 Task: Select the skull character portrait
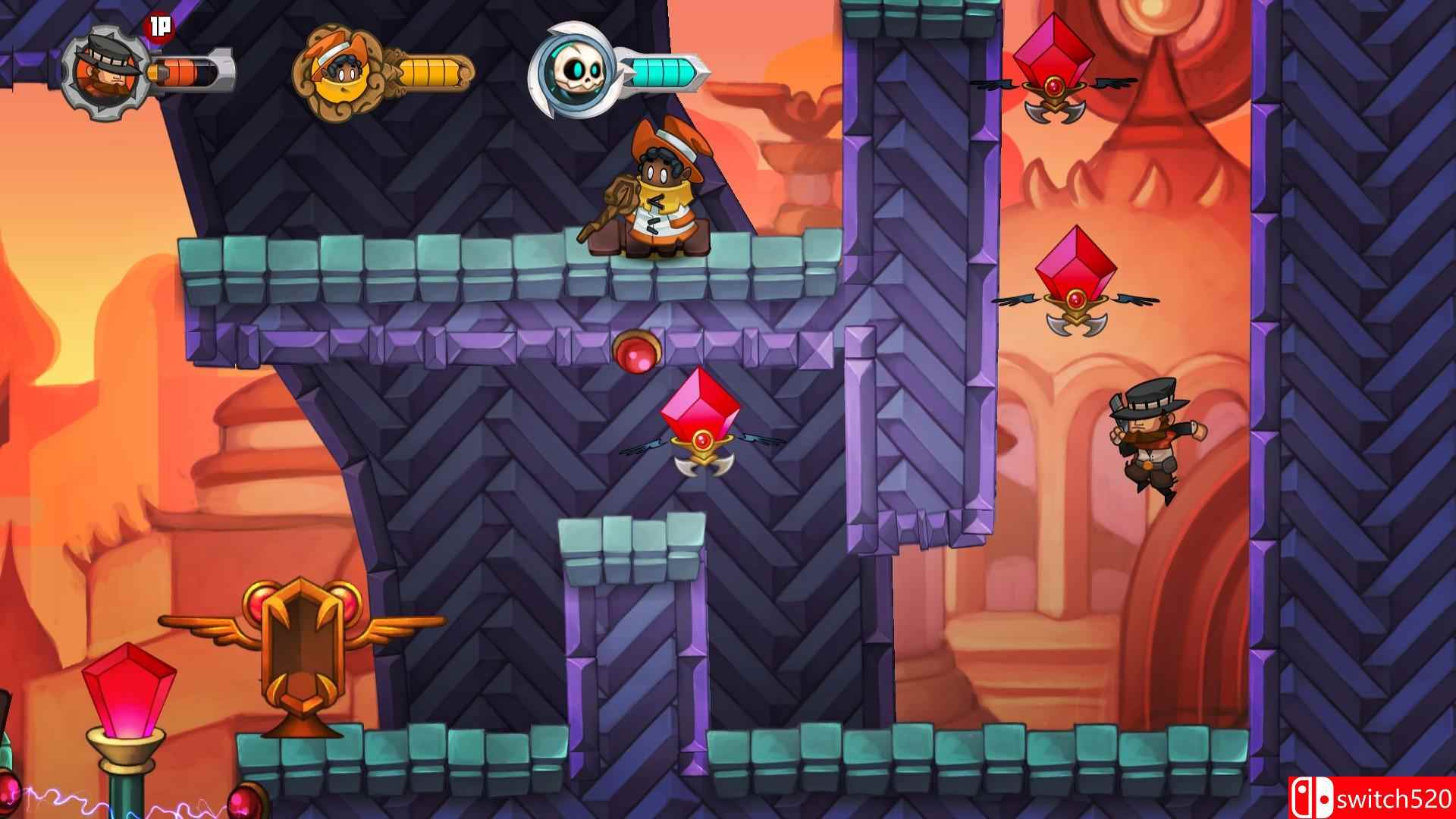[573, 72]
